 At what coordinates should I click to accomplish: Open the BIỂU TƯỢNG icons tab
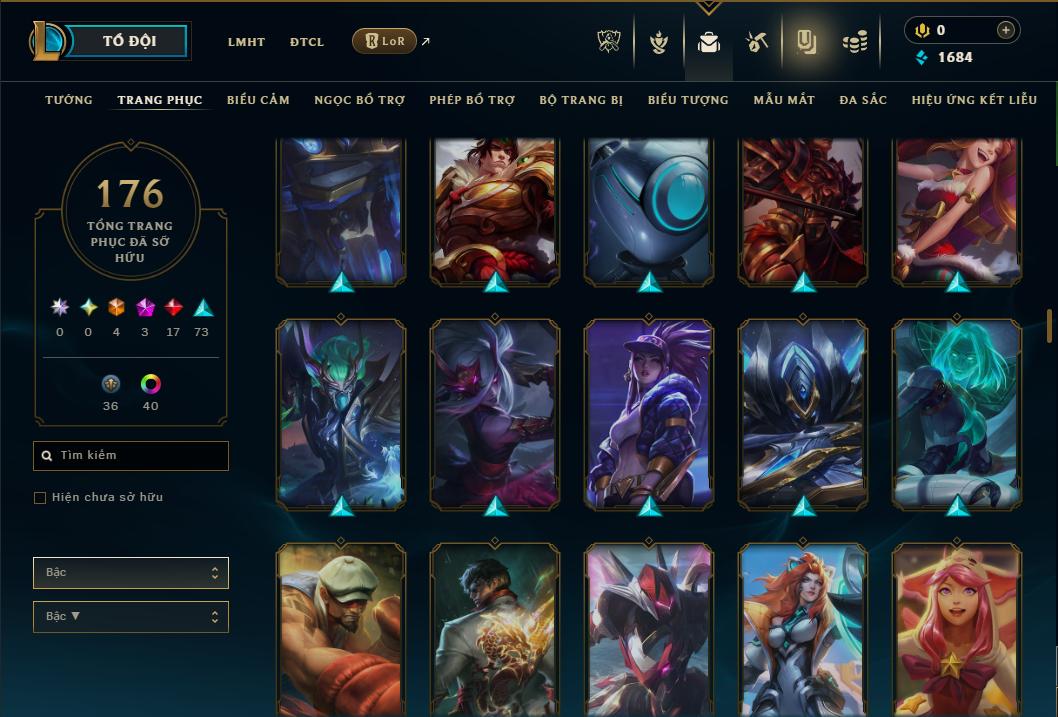coord(688,100)
